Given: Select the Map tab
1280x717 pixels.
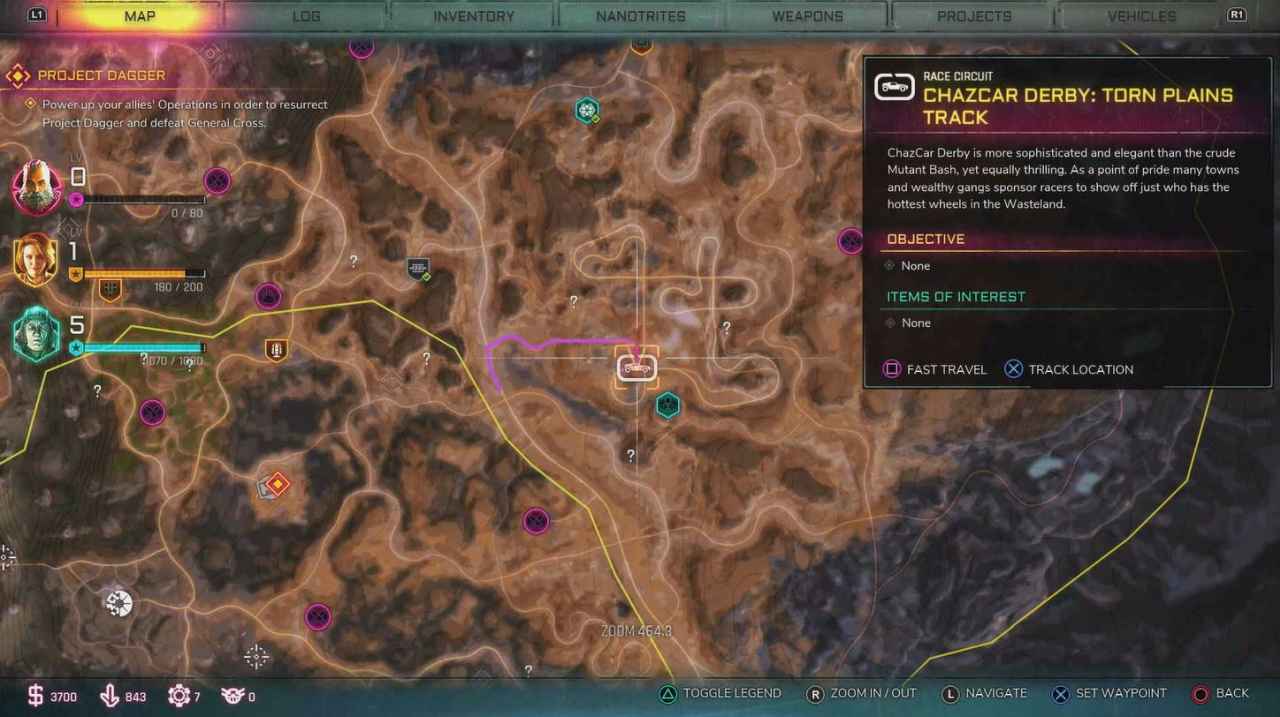Looking at the screenshot, I should 139,16.
